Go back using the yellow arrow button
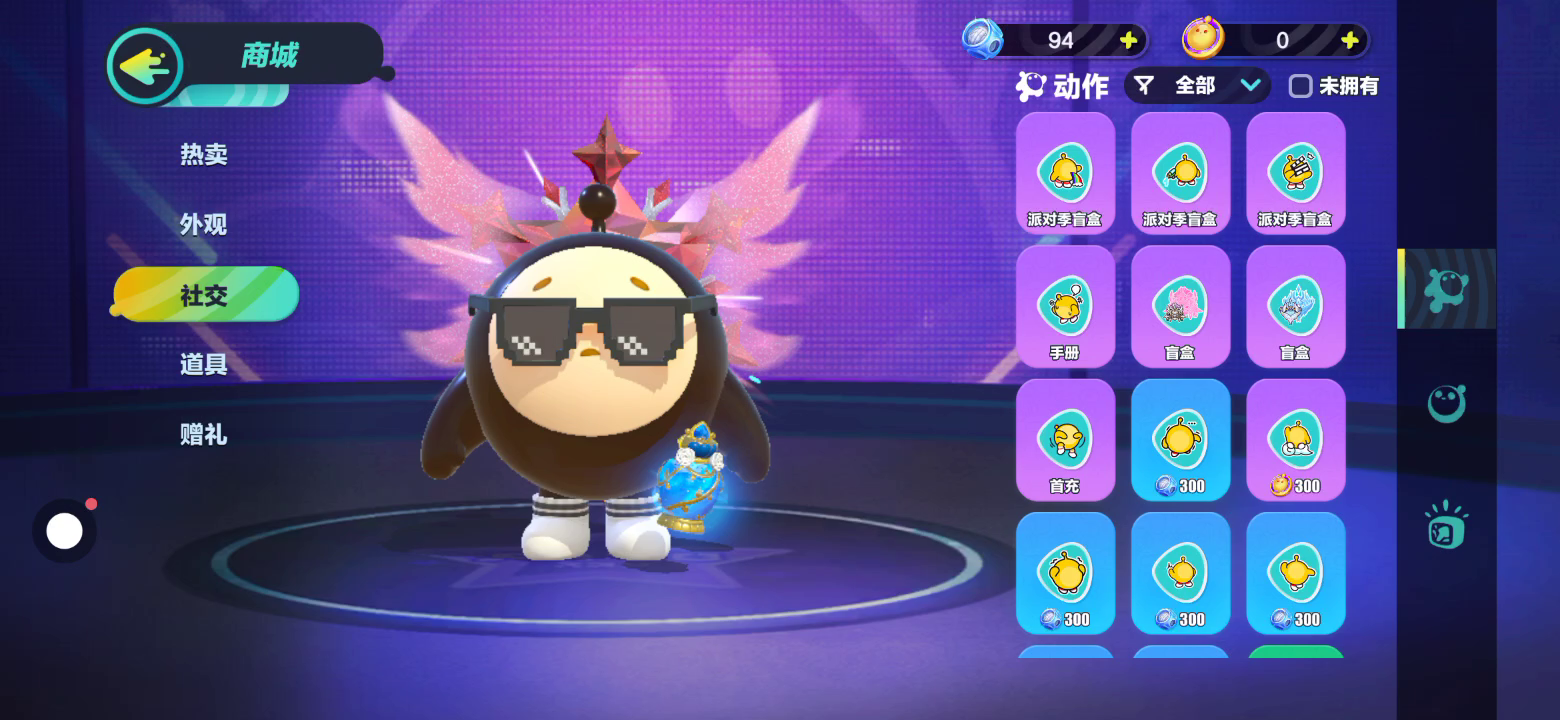 tap(146, 66)
